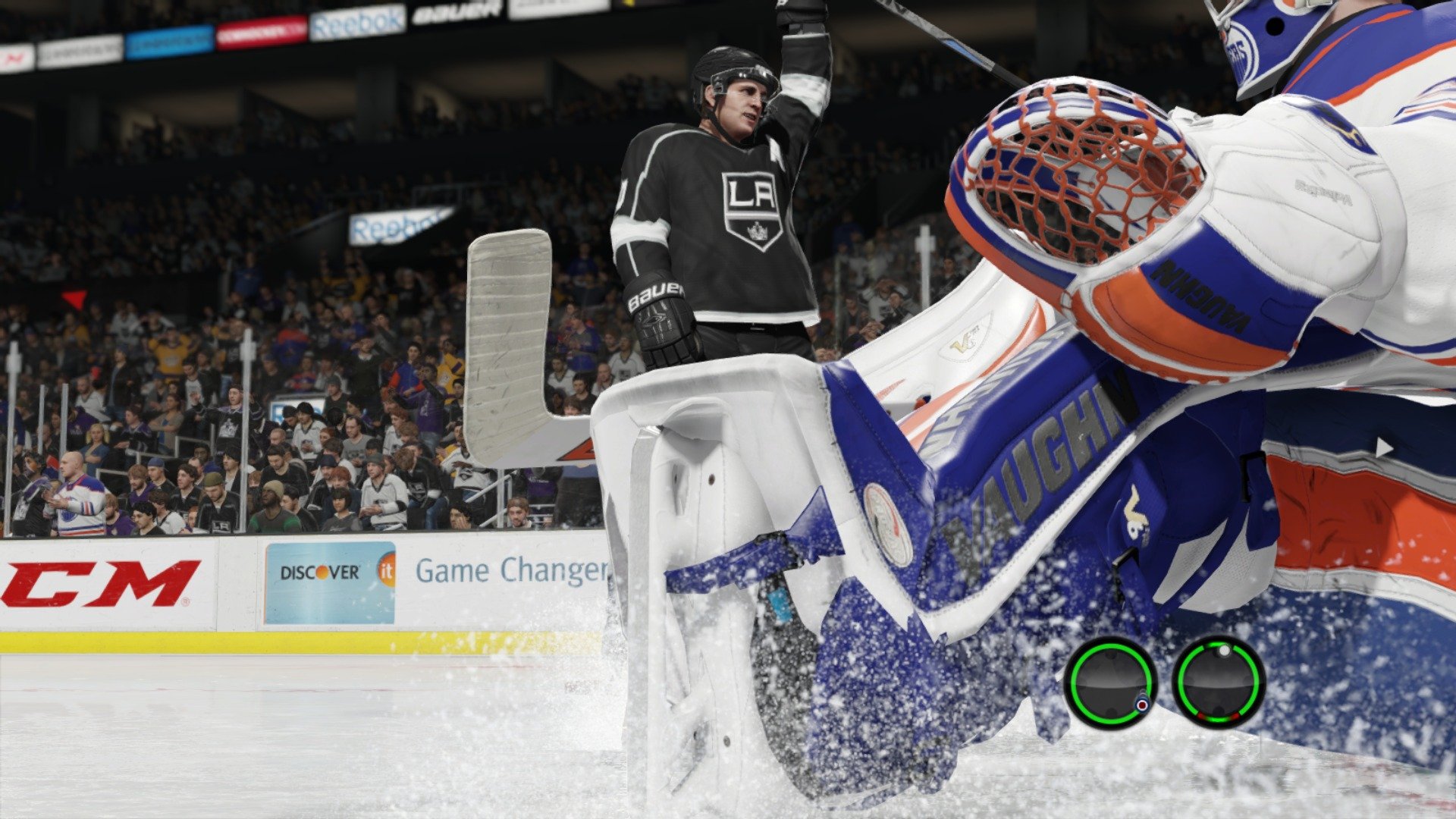Click the puck marker inside the left HUD circle
The image size is (1456, 819).
click(1142, 704)
